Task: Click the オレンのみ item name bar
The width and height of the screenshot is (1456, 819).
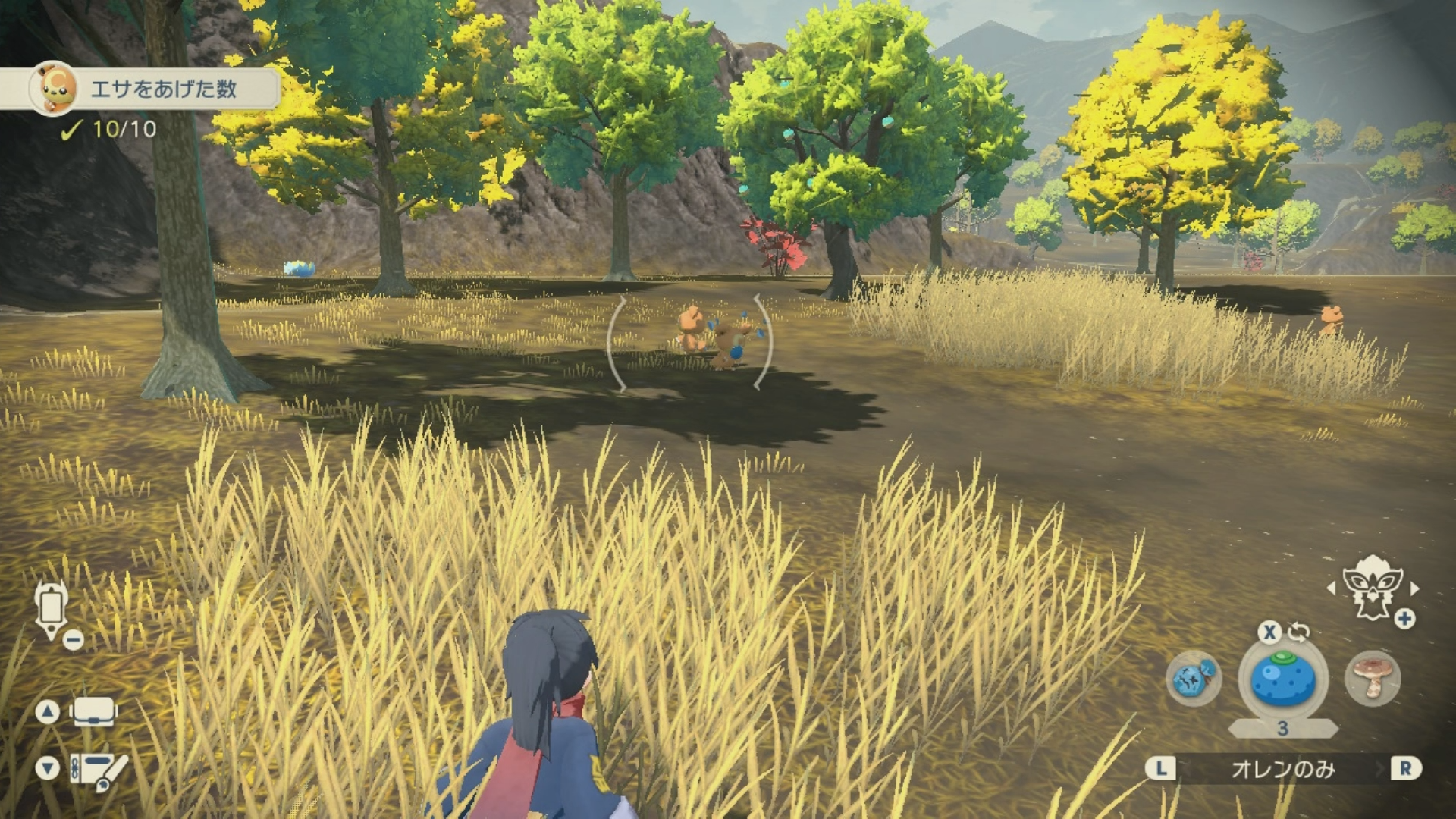Action: tap(1282, 769)
